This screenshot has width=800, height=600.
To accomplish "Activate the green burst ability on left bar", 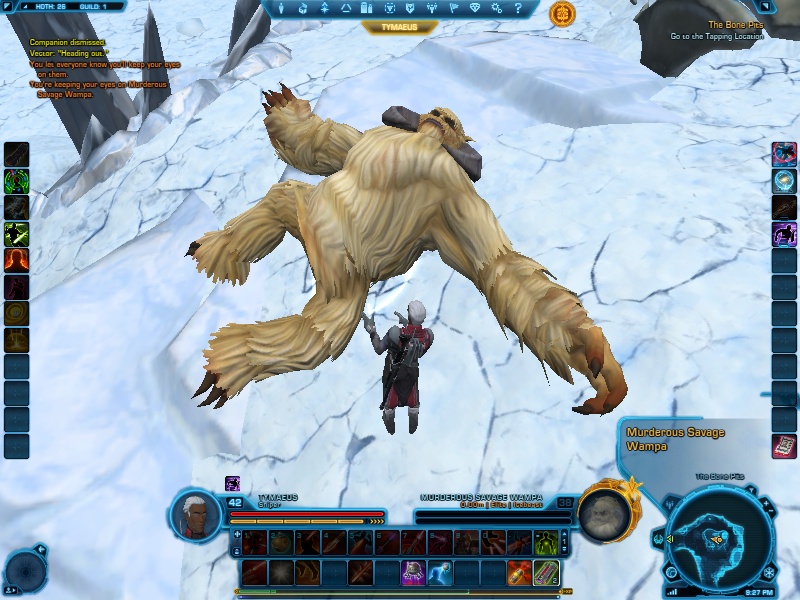I will [x=16, y=181].
